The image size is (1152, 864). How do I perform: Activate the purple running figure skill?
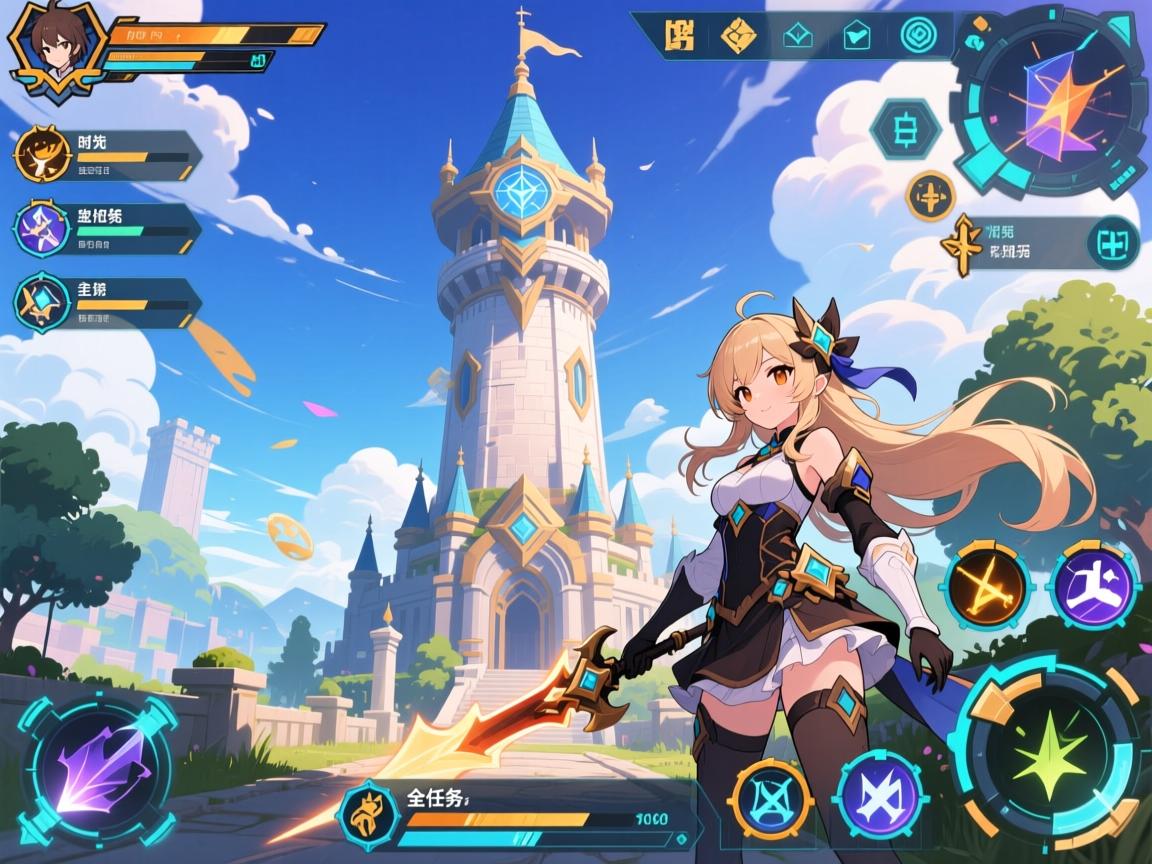click(1095, 584)
